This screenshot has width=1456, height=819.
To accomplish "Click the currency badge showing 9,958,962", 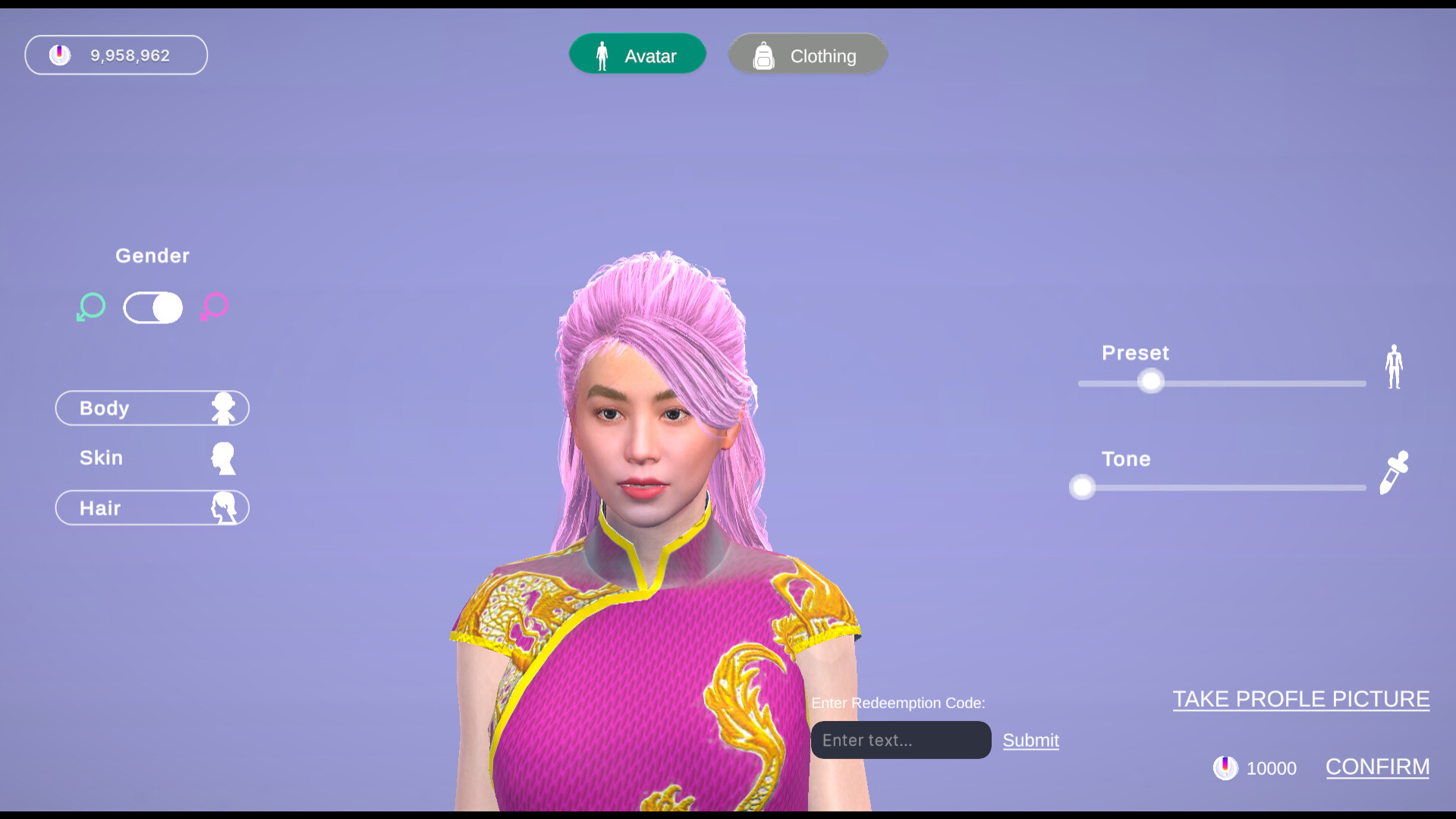I will click(115, 54).
